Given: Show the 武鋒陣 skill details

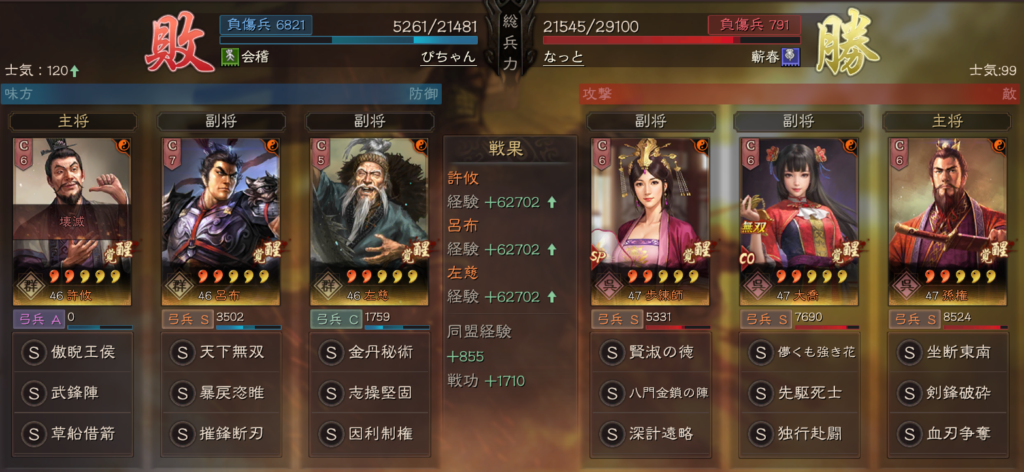Looking at the screenshot, I should point(72,394).
